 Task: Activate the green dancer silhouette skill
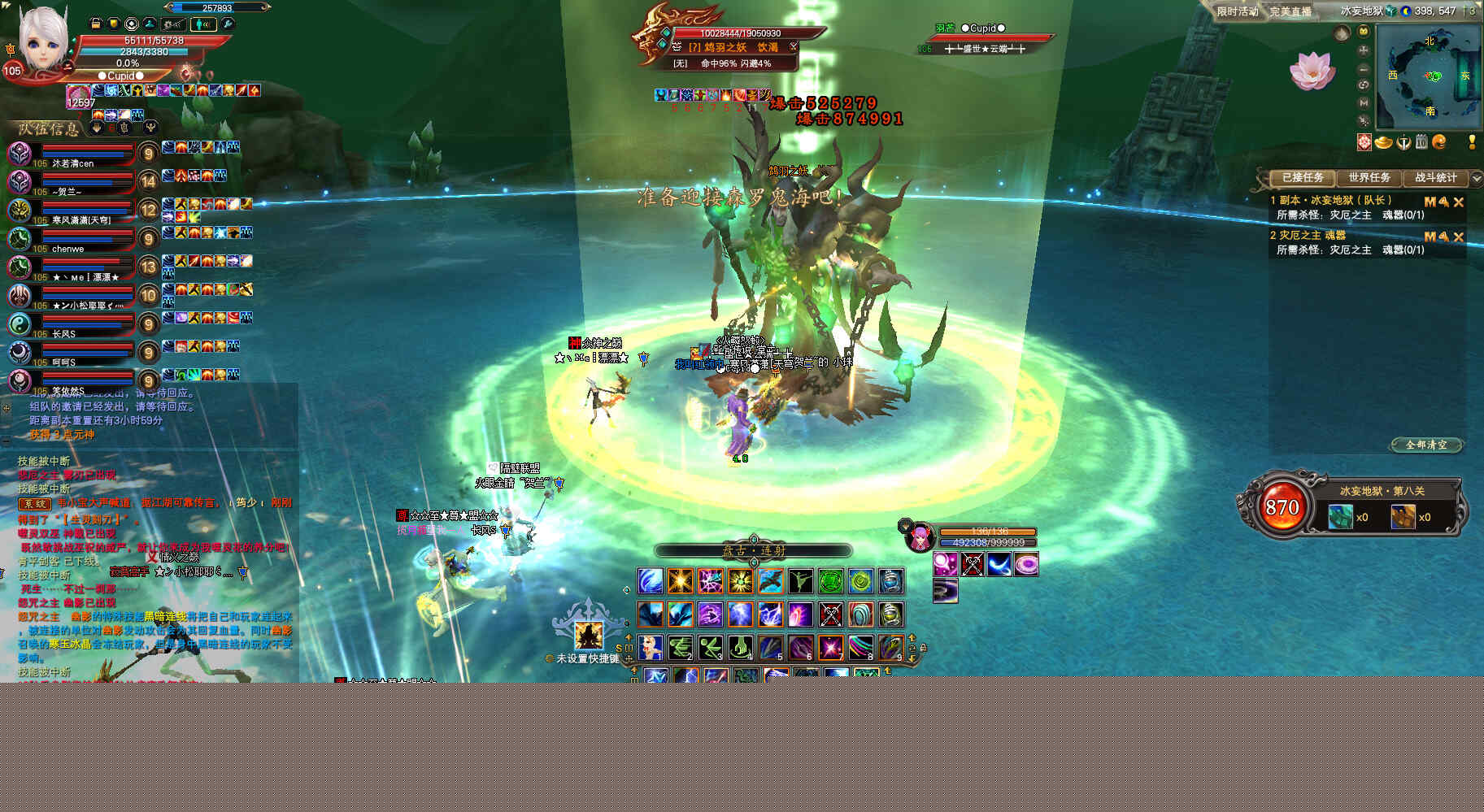800,580
